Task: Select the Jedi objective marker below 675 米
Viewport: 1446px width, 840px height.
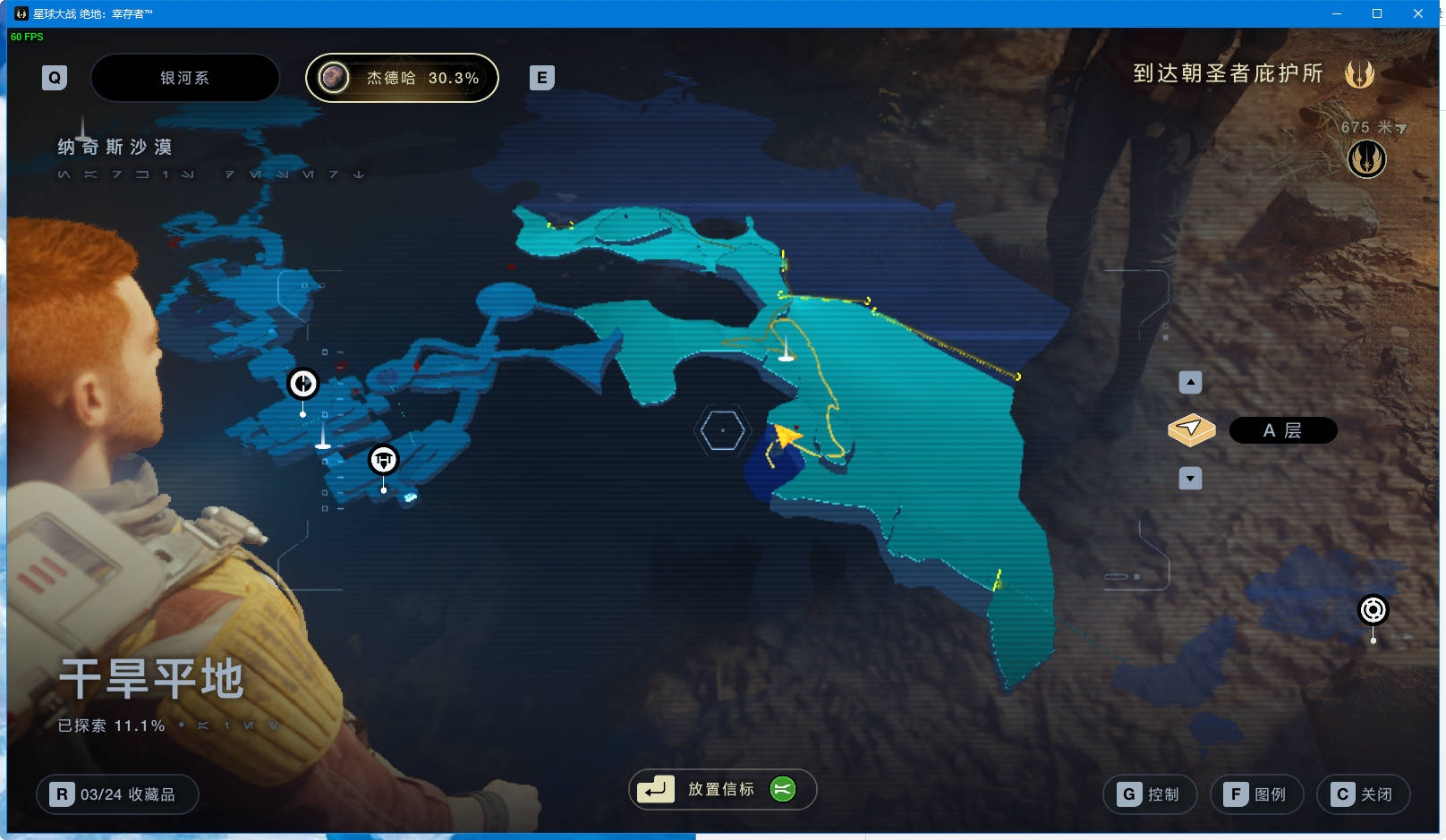Action: [1366, 159]
